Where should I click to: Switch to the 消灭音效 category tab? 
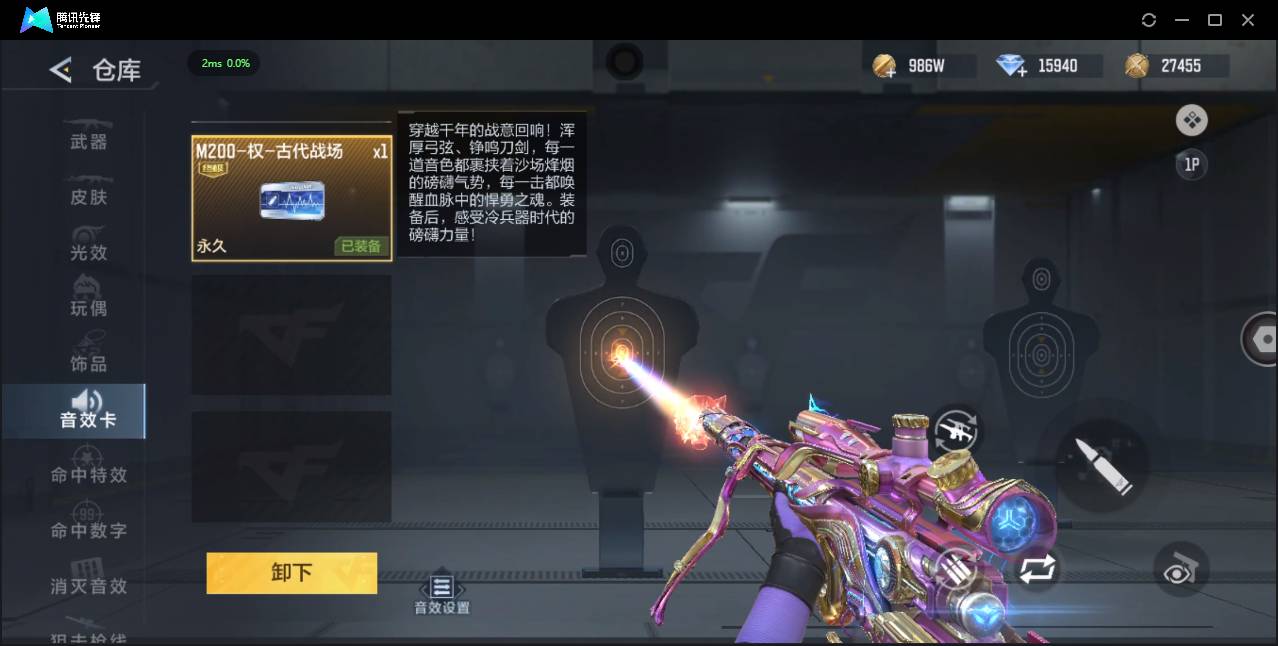pos(88,586)
